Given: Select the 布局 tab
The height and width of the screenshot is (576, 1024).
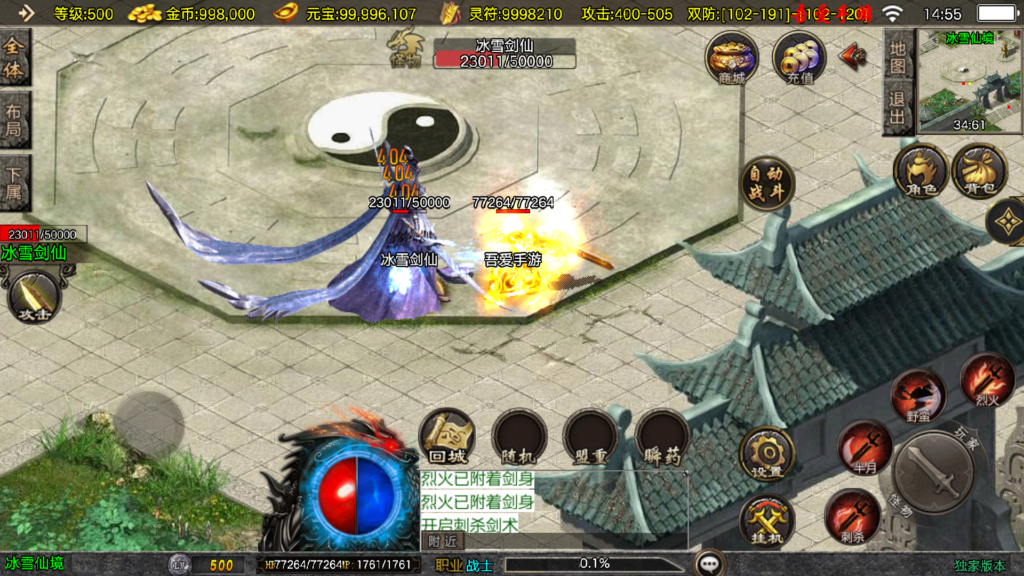Looking at the screenshot, I should [15, 120].
